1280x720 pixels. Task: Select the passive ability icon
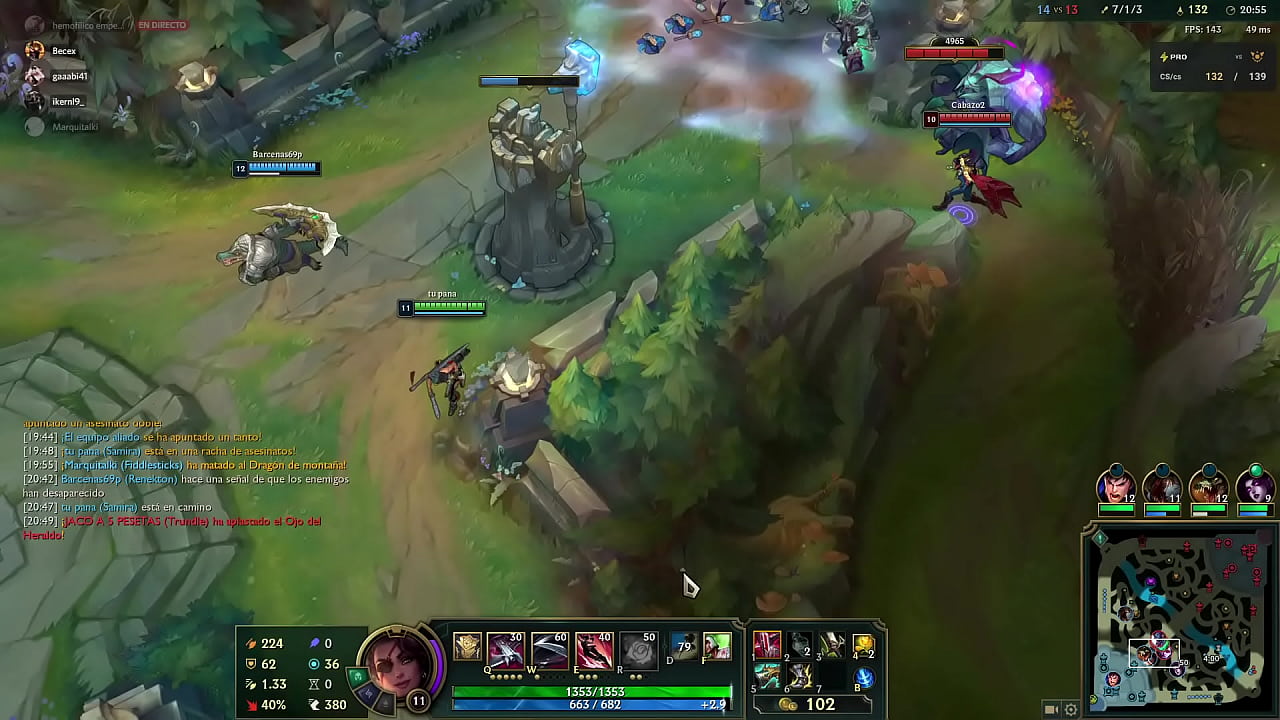click(467, 647)
